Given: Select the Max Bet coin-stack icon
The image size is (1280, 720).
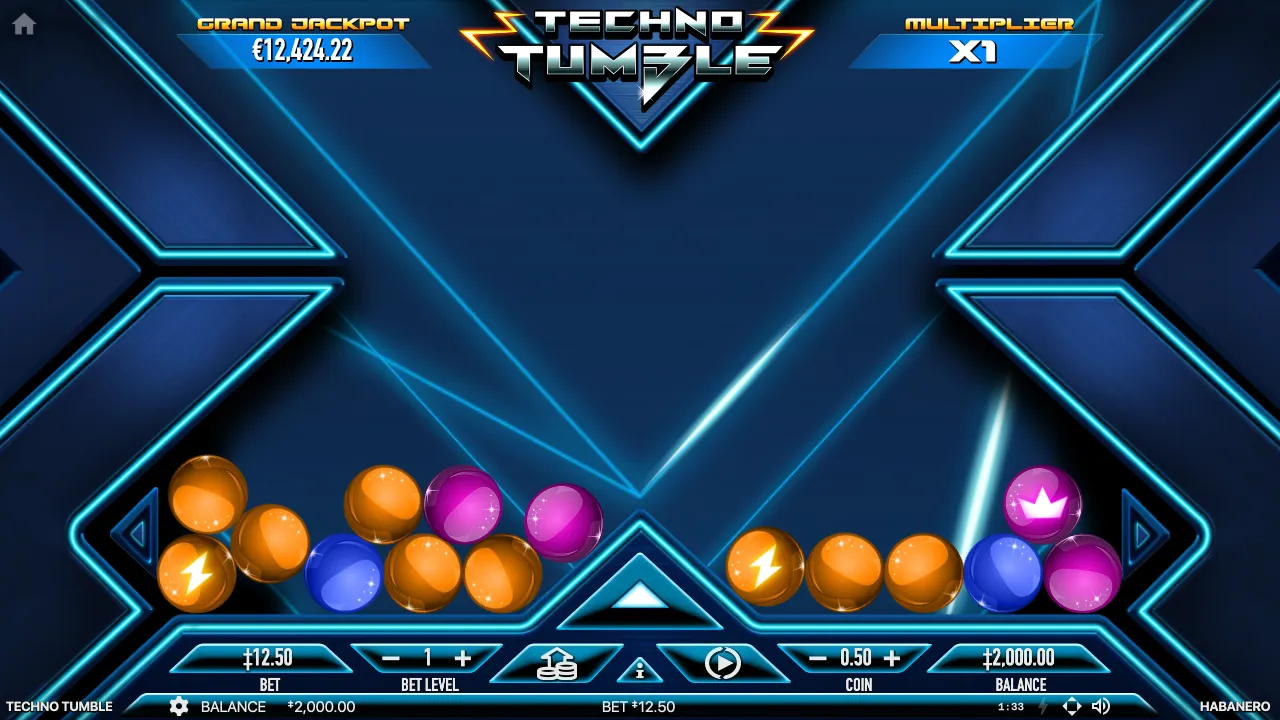Looking at the screenshot, I should click(x=559, y=662).
